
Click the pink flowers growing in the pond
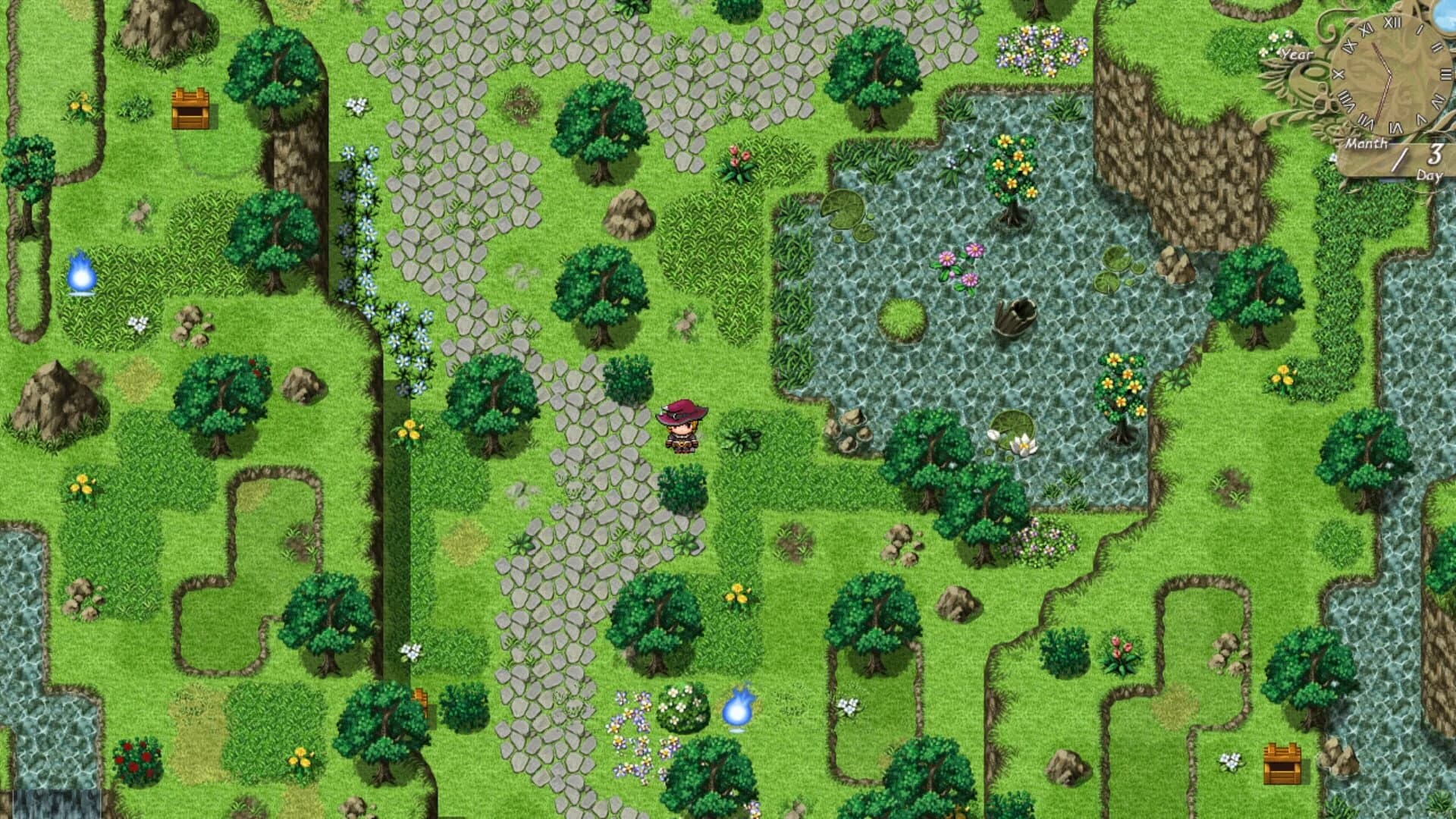coord(957,267)
